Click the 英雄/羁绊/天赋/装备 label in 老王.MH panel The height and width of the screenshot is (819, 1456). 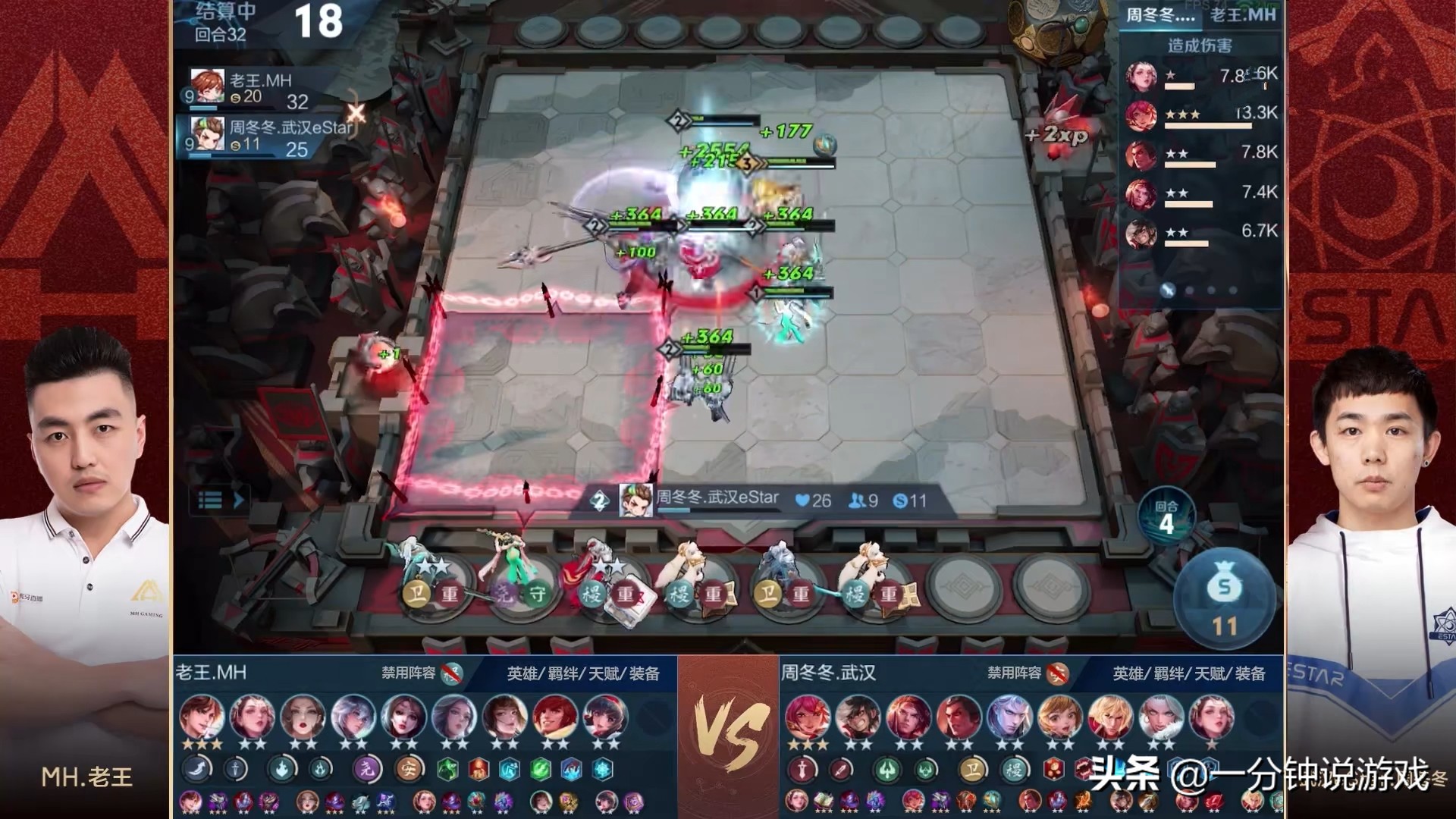583,673
